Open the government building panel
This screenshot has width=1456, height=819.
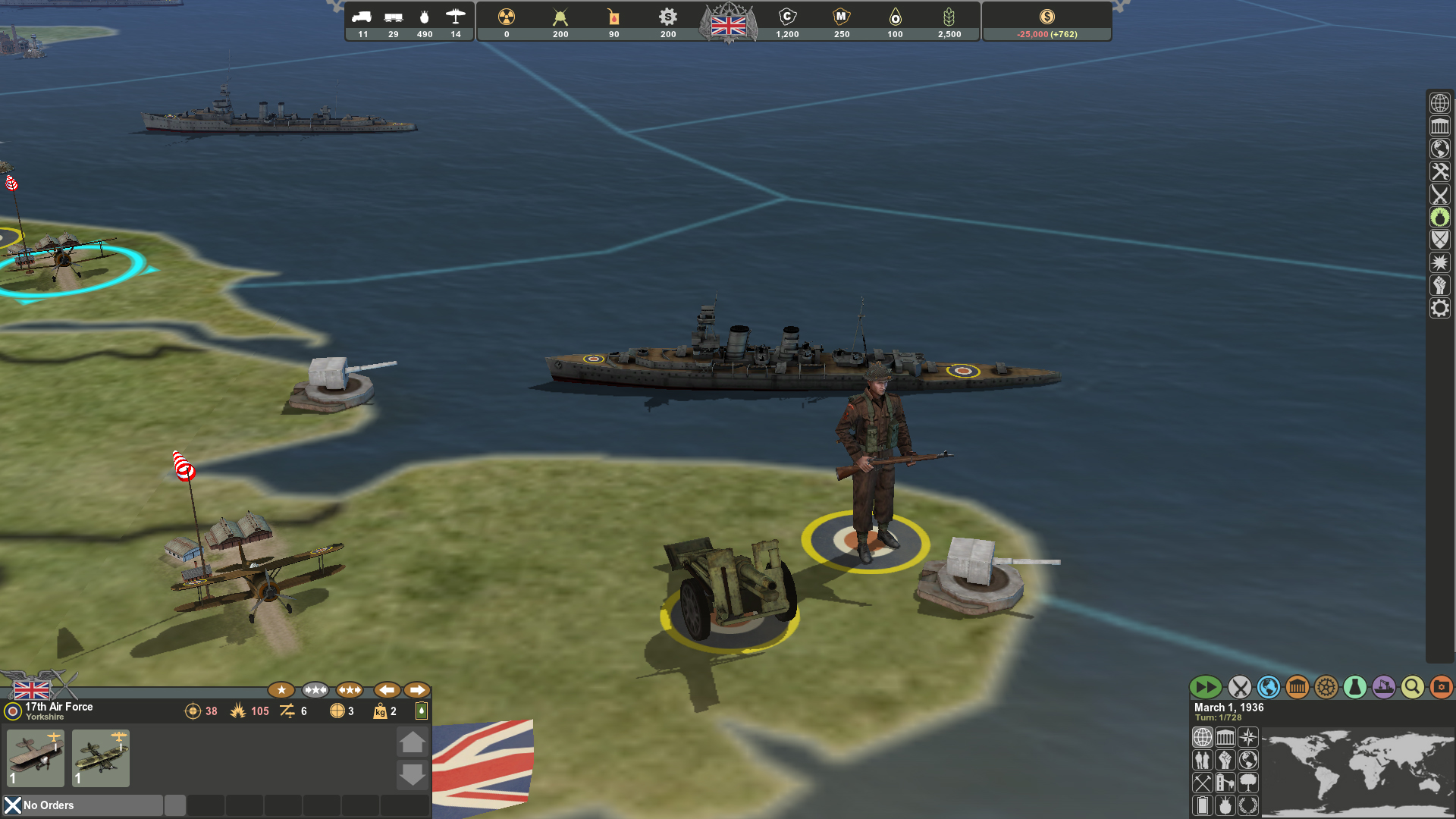[1297, 688]
